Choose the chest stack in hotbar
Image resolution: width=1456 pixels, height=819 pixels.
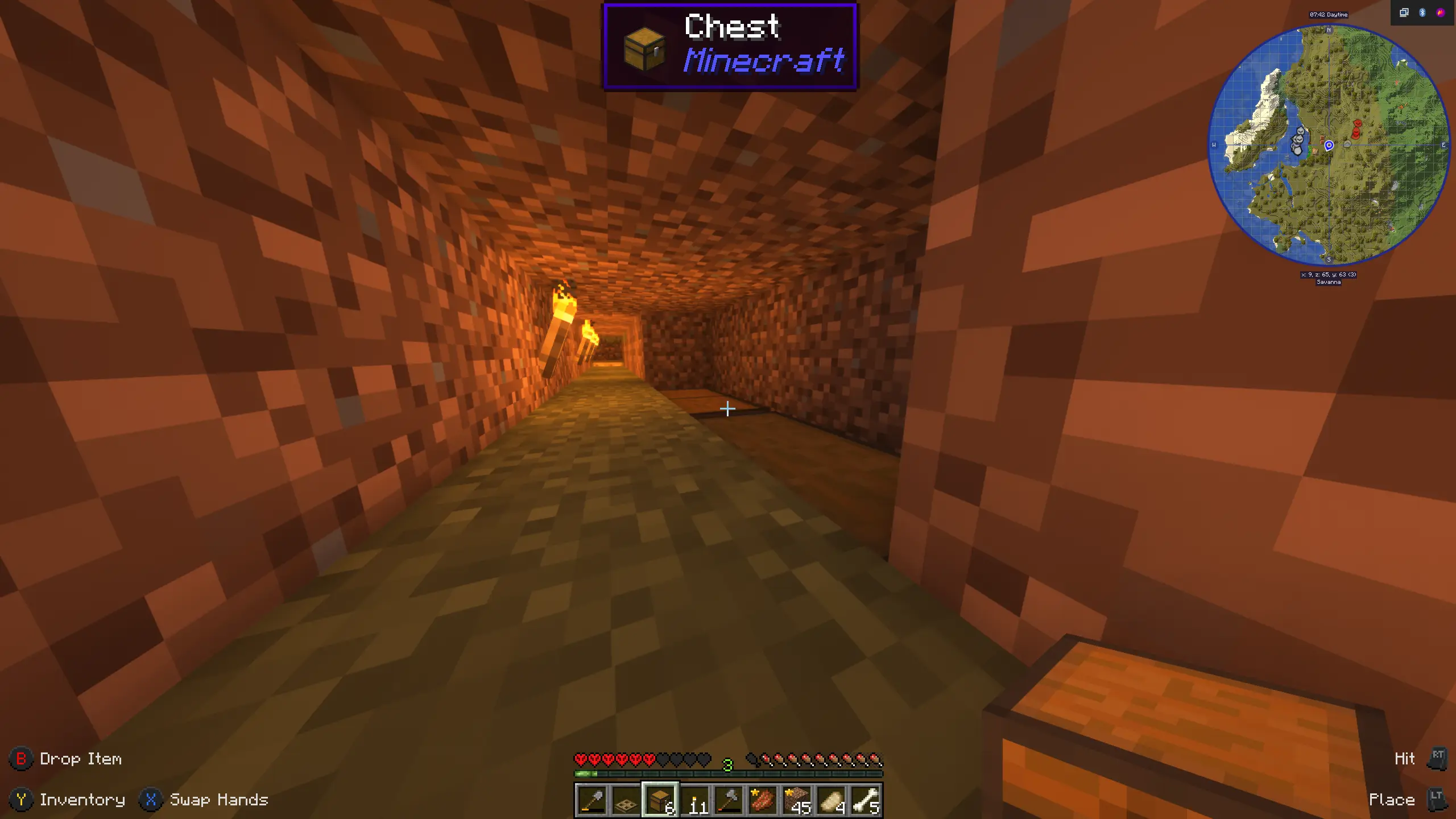coord(660,800)
